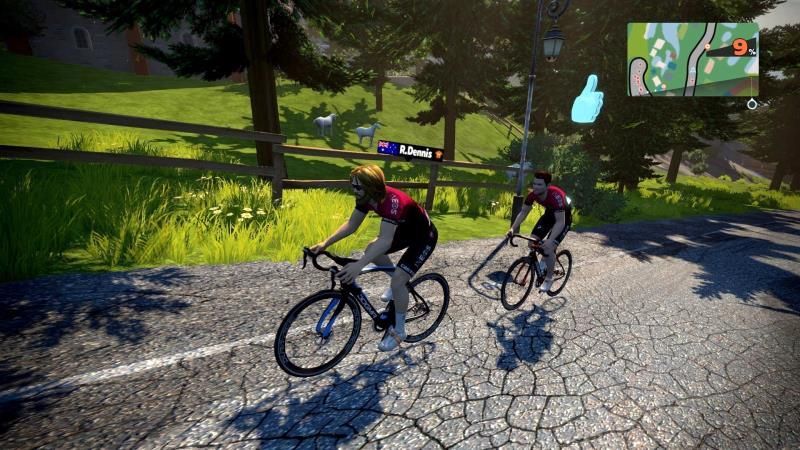
Task: Click the route minimap
Action: tap(691, 59)
